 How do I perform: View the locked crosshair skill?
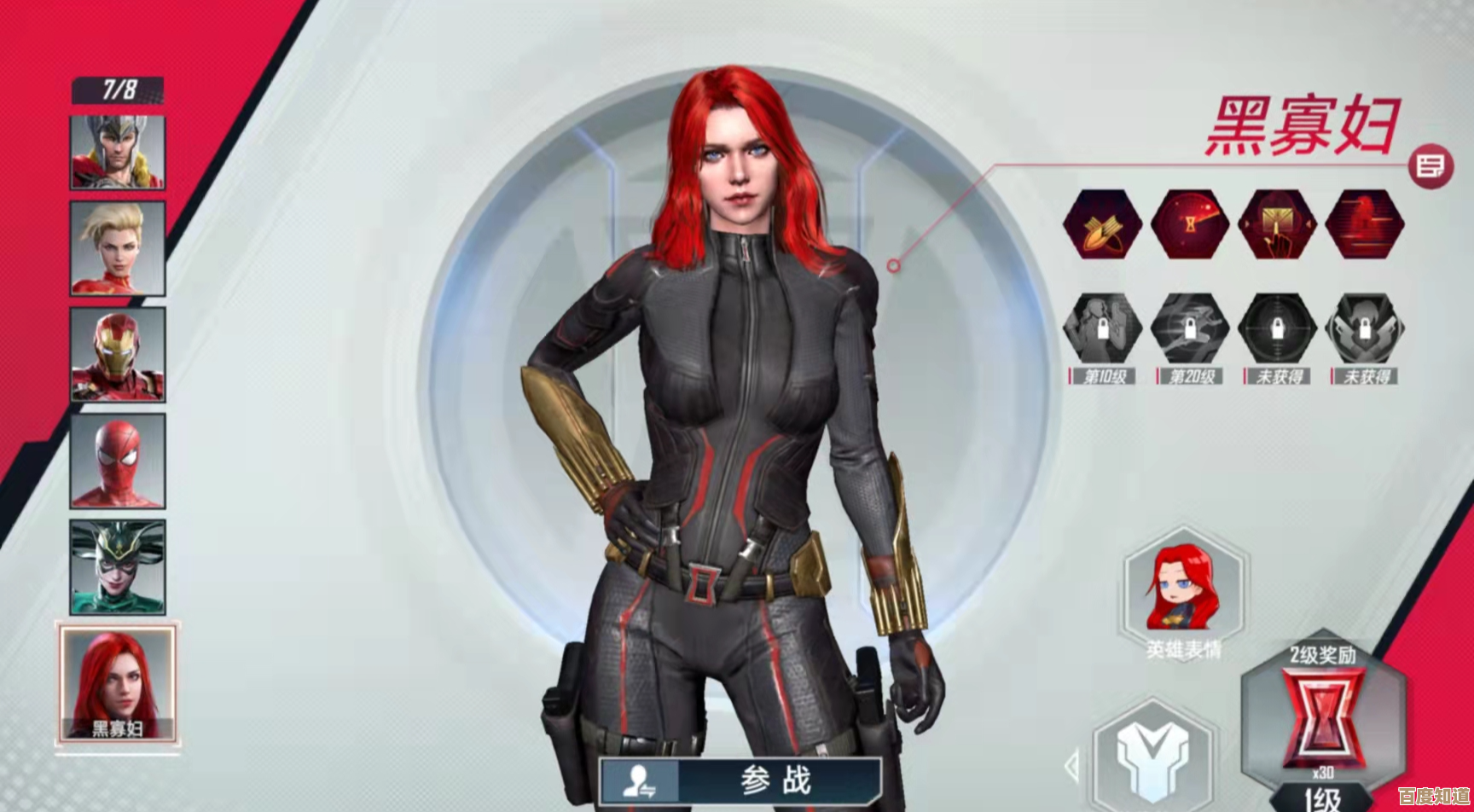[1277, 329]
